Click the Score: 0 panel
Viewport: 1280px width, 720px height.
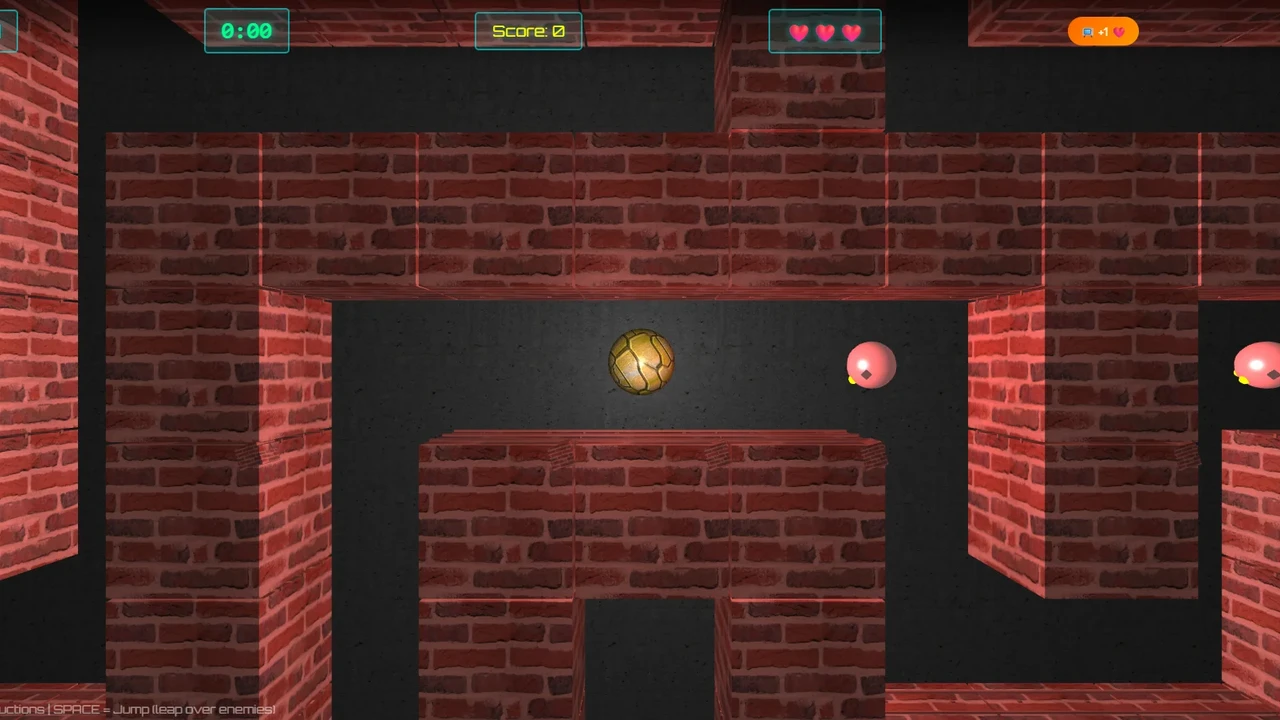[x=528, y=31]
